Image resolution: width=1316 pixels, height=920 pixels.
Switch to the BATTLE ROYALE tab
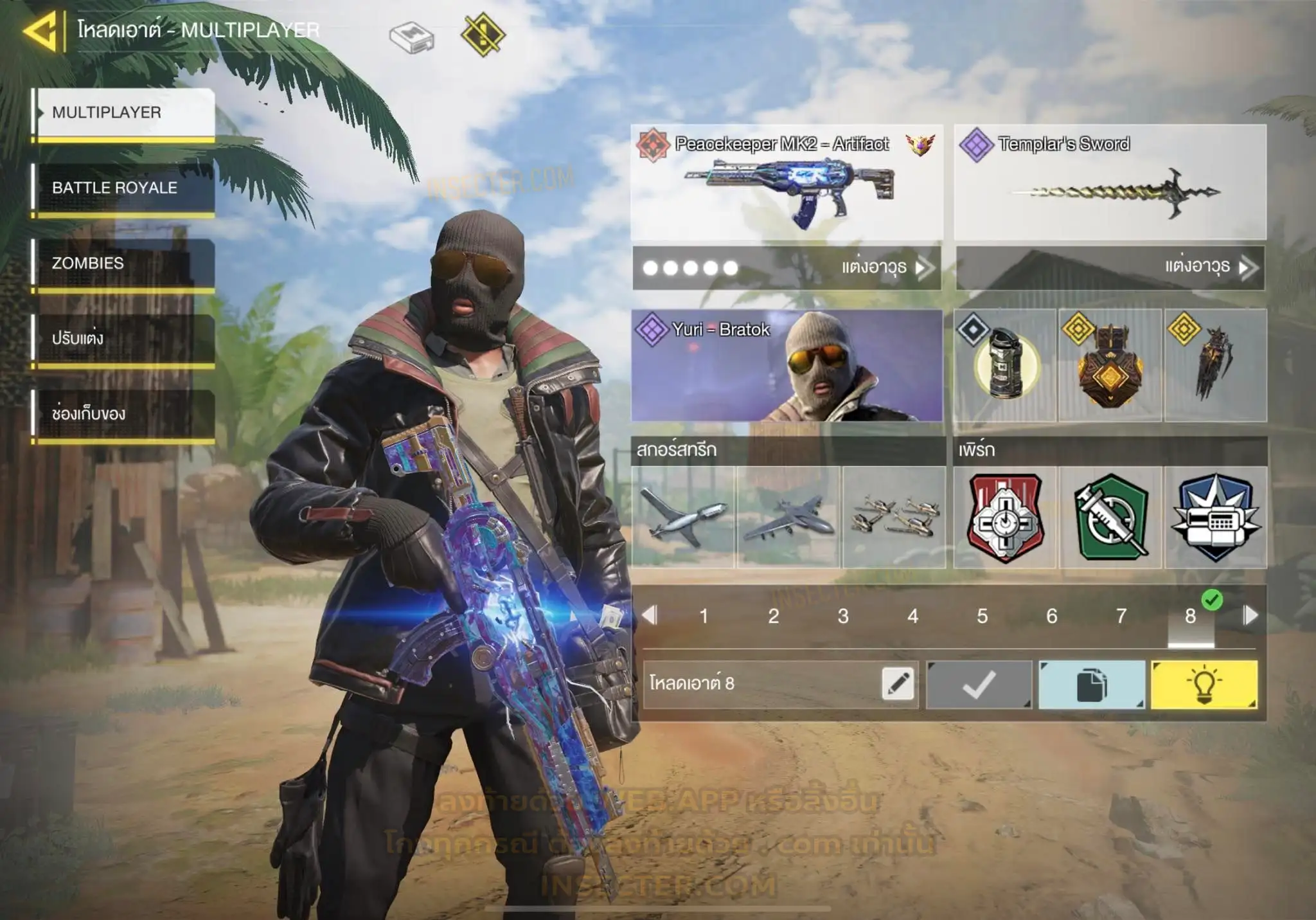123,188
